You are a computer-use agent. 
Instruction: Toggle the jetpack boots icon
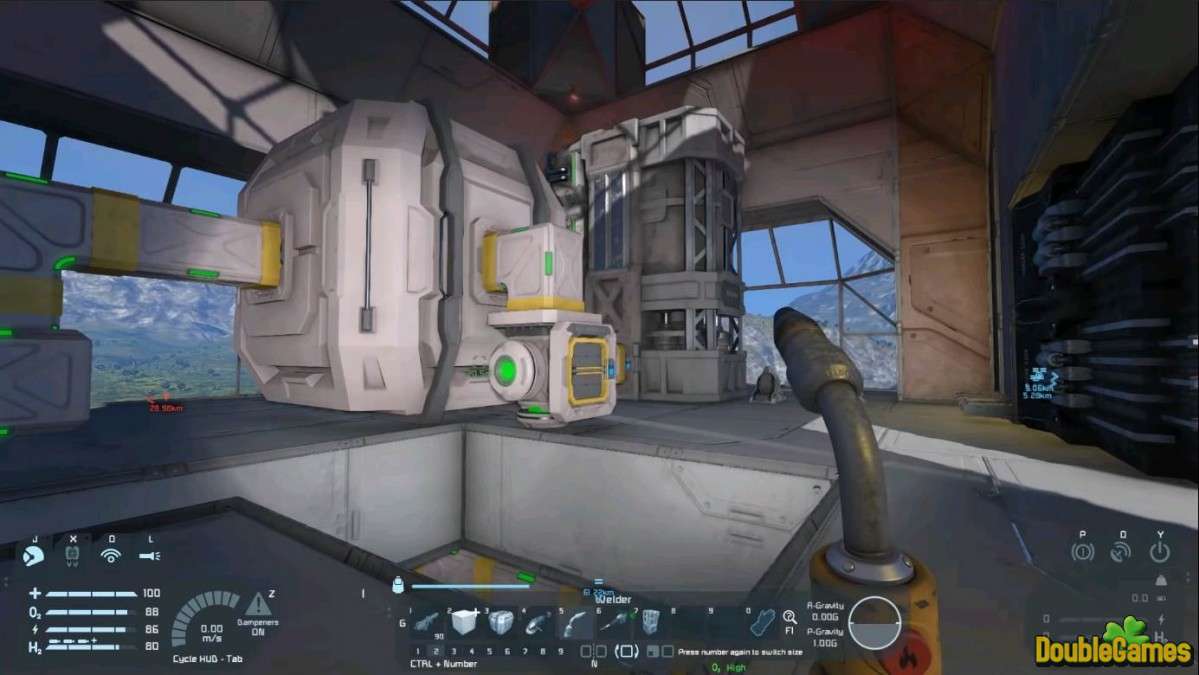coord(71,553)
